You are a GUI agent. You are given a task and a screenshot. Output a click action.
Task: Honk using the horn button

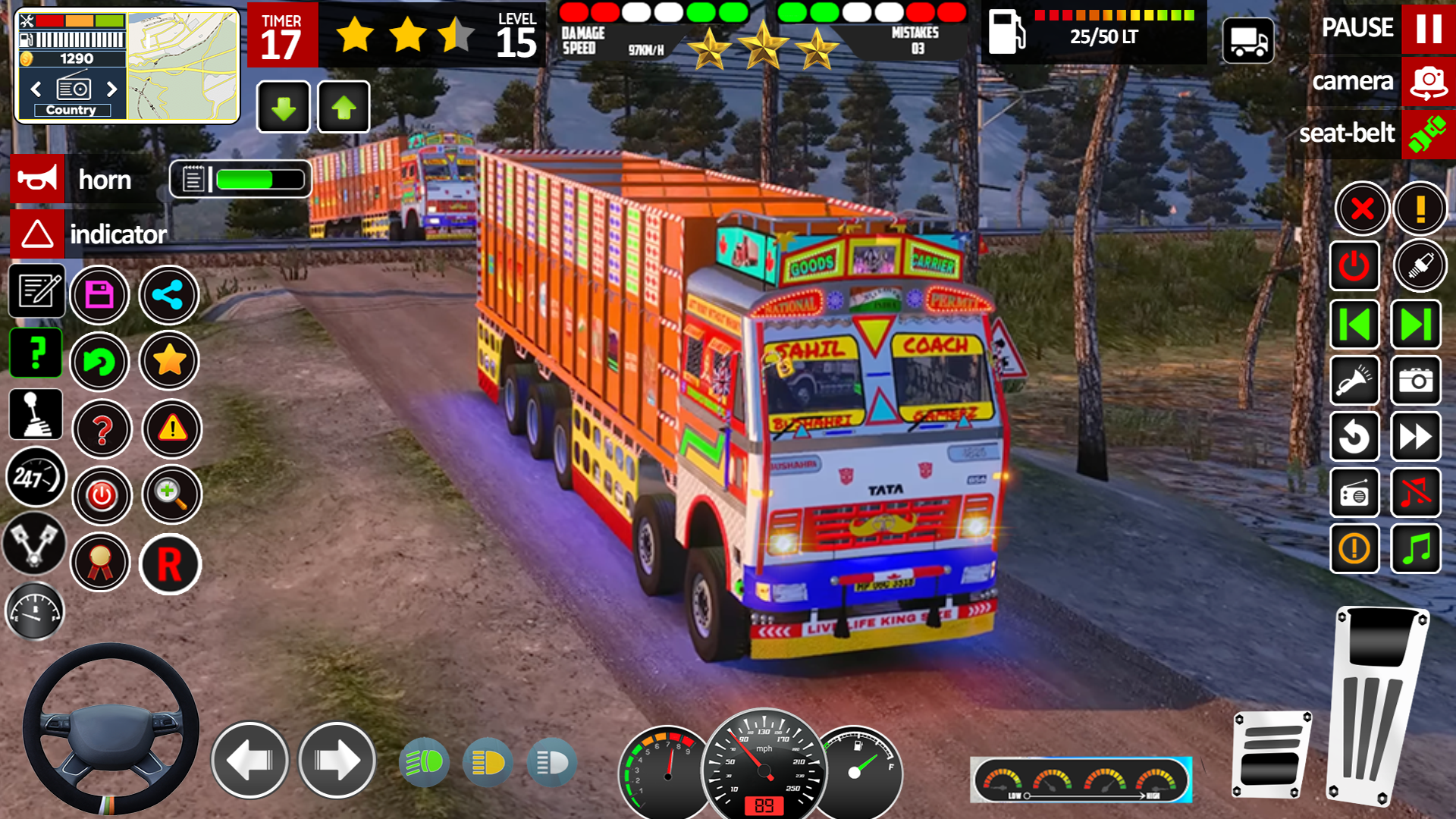click(x=36, y=180)
